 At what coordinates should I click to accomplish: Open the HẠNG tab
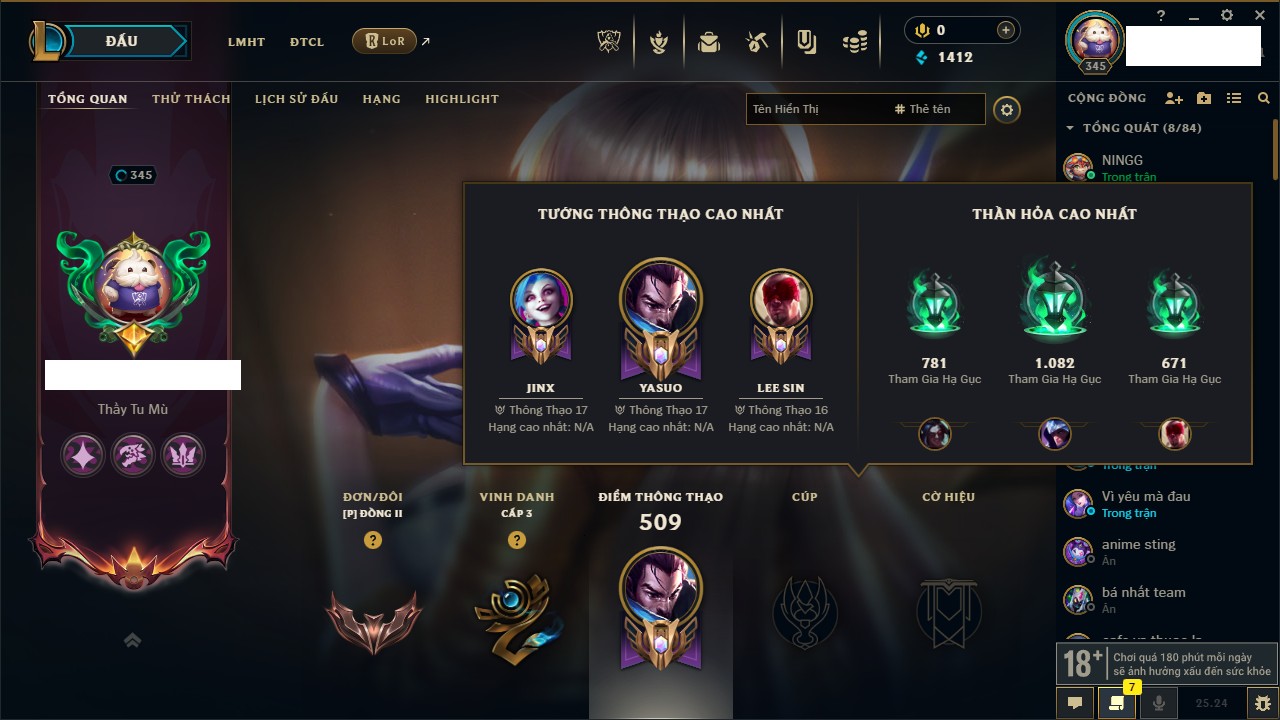[x=381, y=99]
